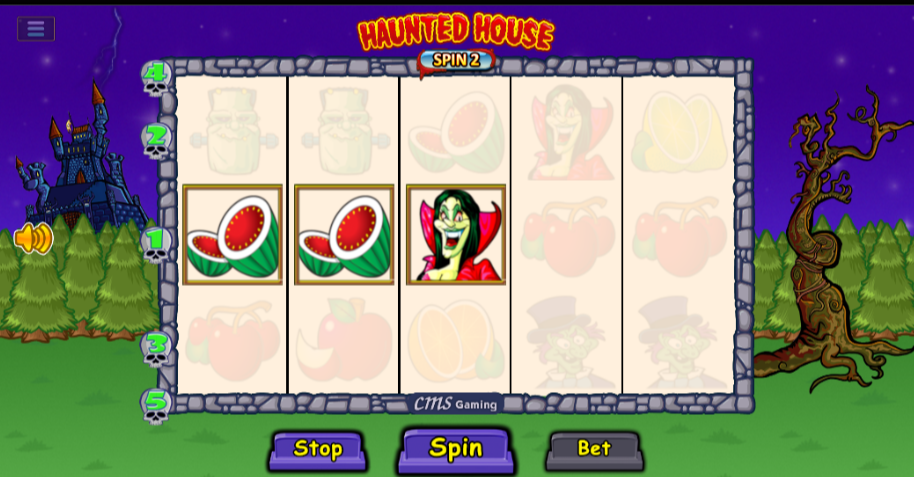Select payline 3 skull marker
Screen dimensions: 914x477
point(155,347)
